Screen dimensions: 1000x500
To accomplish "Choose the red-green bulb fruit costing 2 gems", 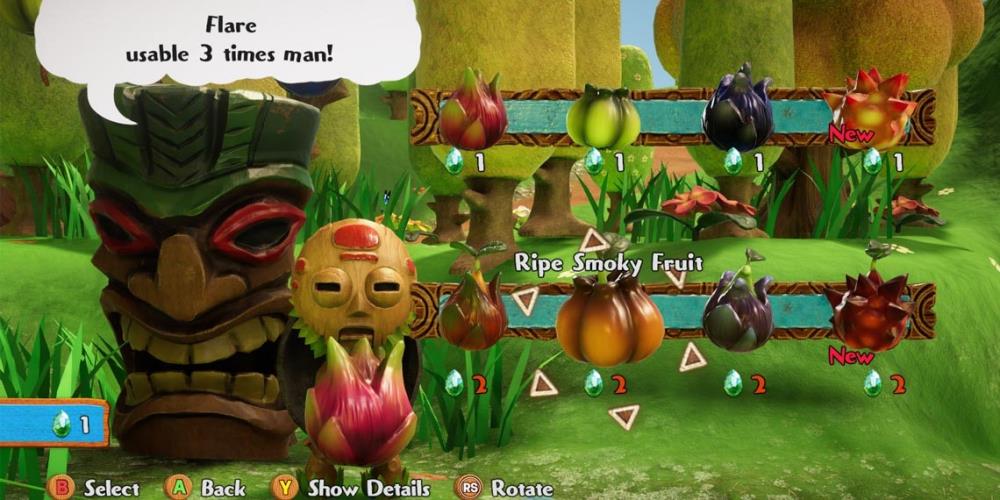I will [472, 311].
